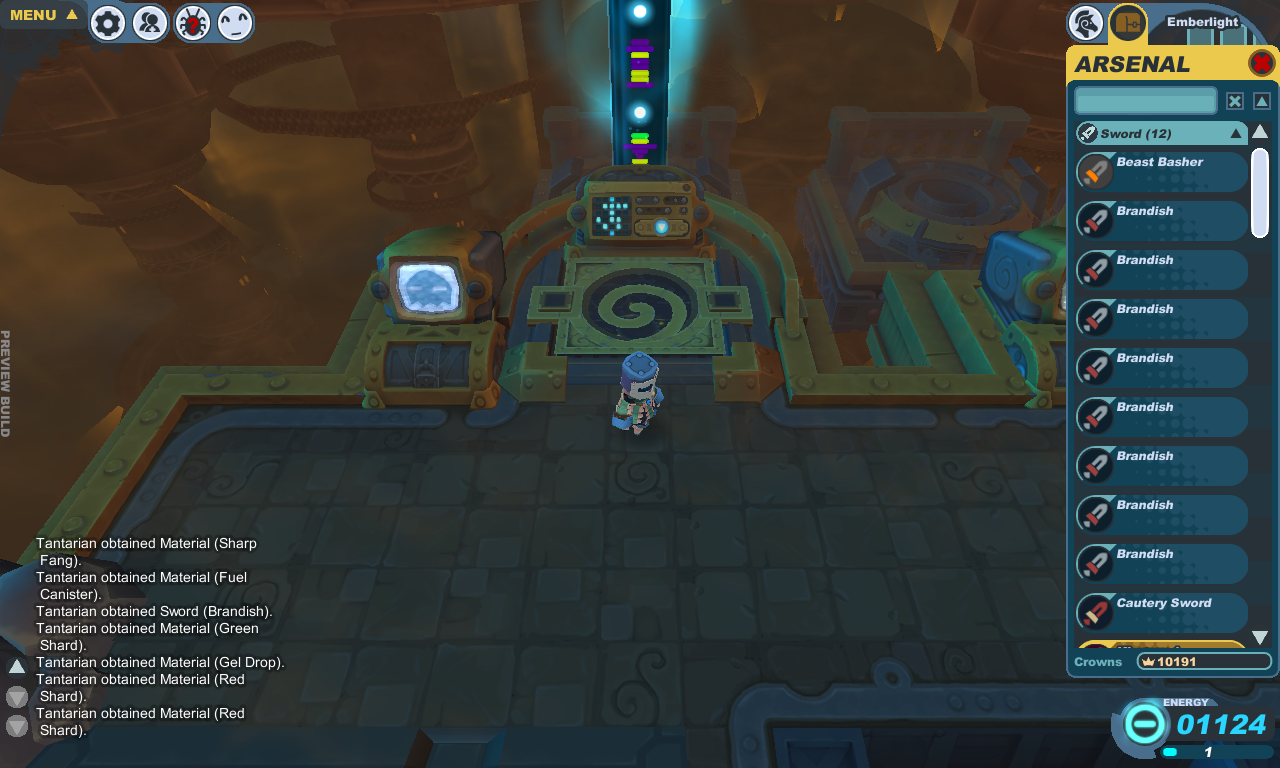Switch to the knight helmet character tab
Image resolution: width=1280 pixels, height=768 pixels.
[1085, 22]
